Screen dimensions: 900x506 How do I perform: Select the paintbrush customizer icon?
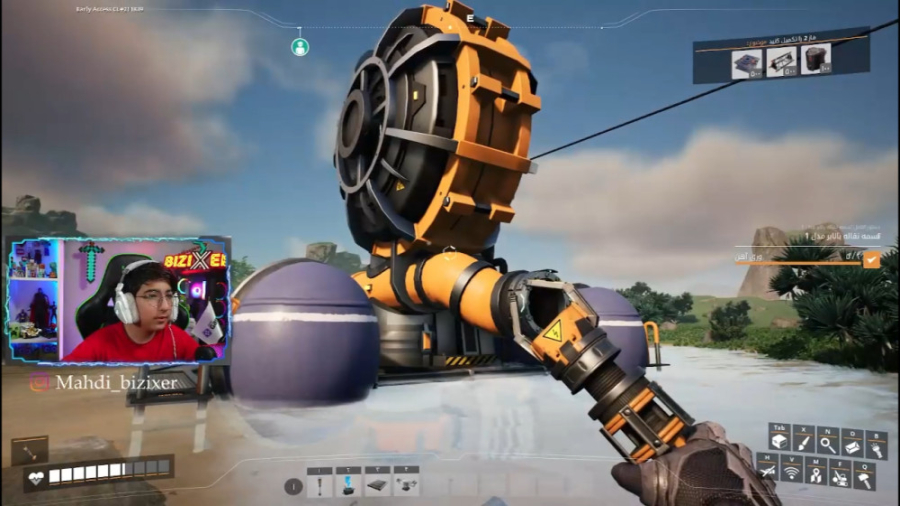click(804, 441)
